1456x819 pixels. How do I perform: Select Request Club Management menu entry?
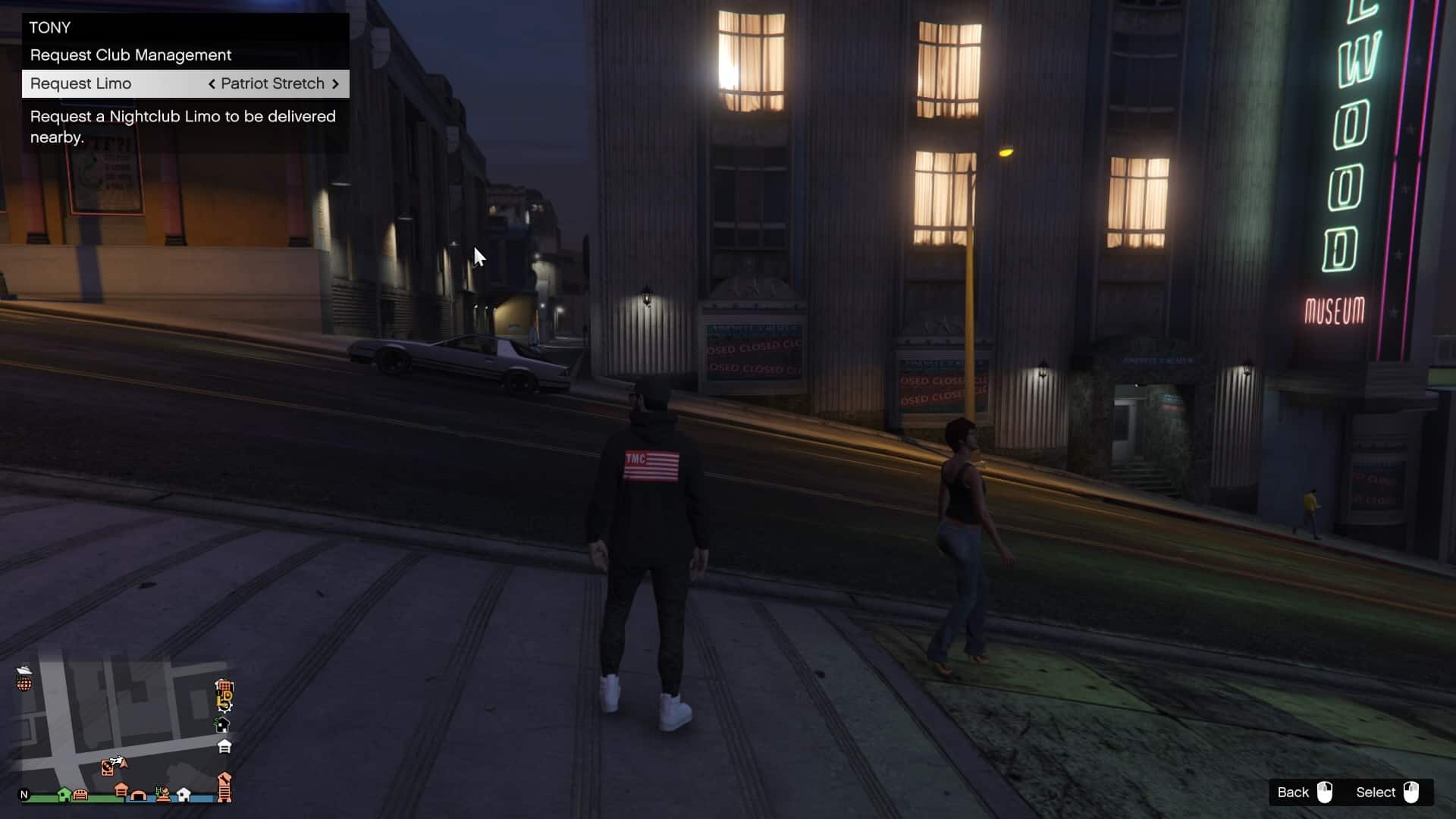(x=130, y=55)
